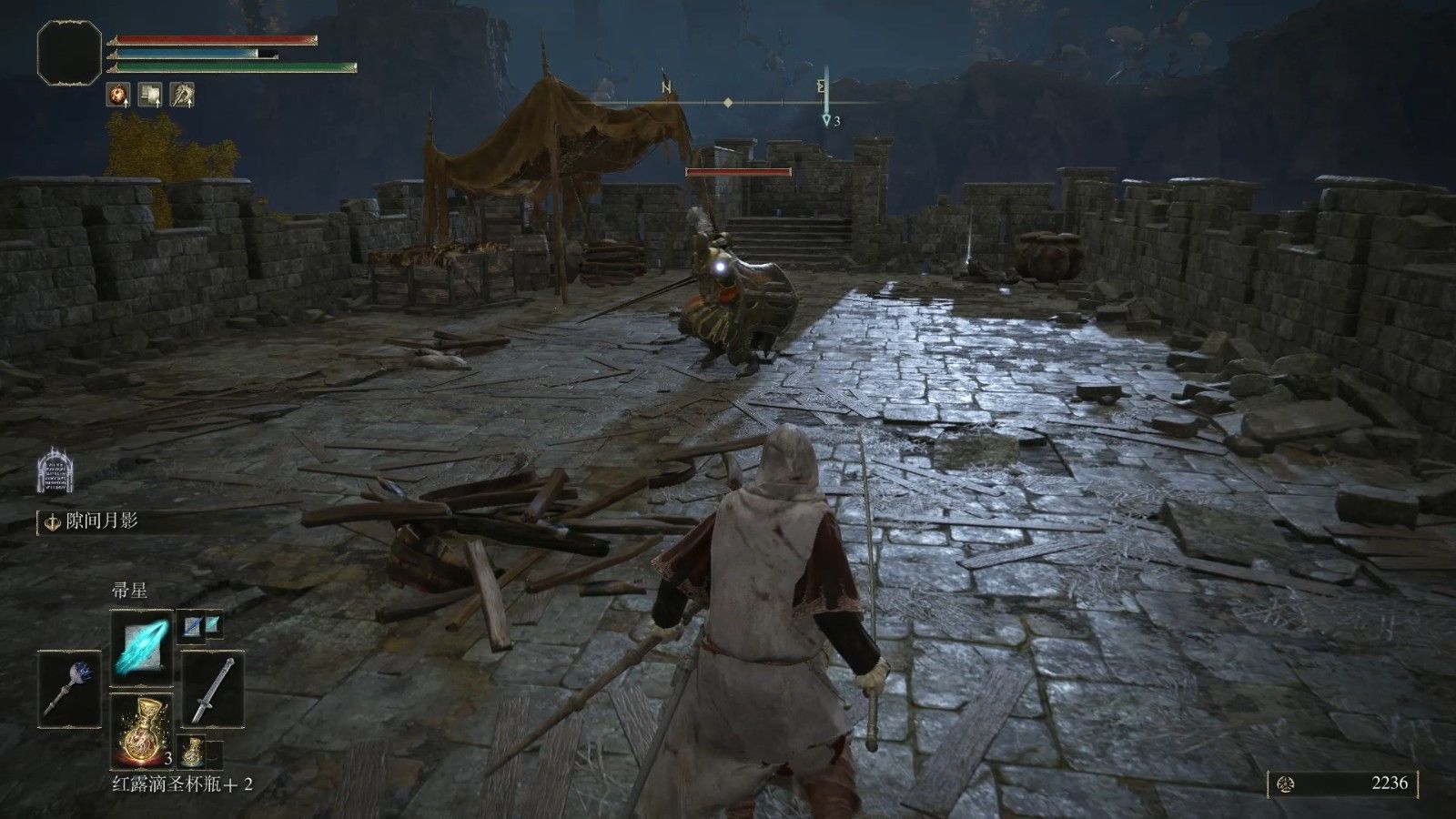The image size is (1456, 819).
Task: Select the Comet (帚星) sorcery slot
Action: tap(141, 648)
